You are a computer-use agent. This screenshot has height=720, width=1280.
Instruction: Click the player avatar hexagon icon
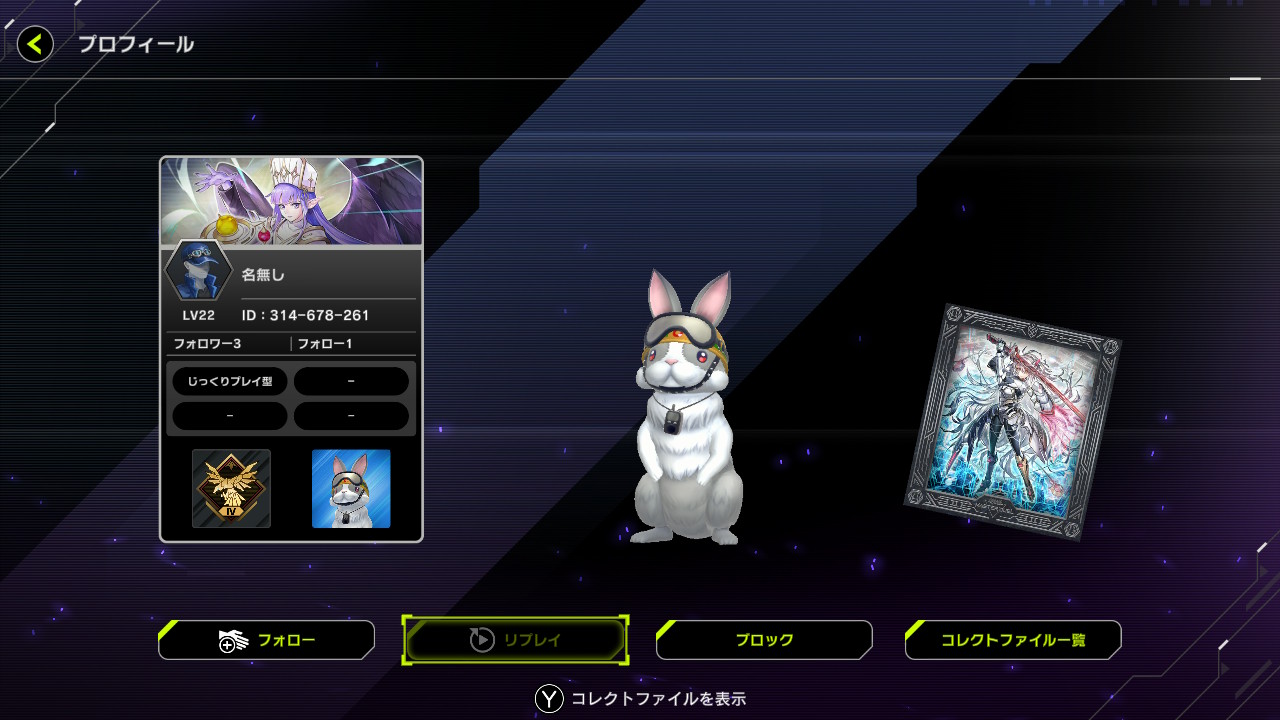pyautogui.click(x=198, y=271)
